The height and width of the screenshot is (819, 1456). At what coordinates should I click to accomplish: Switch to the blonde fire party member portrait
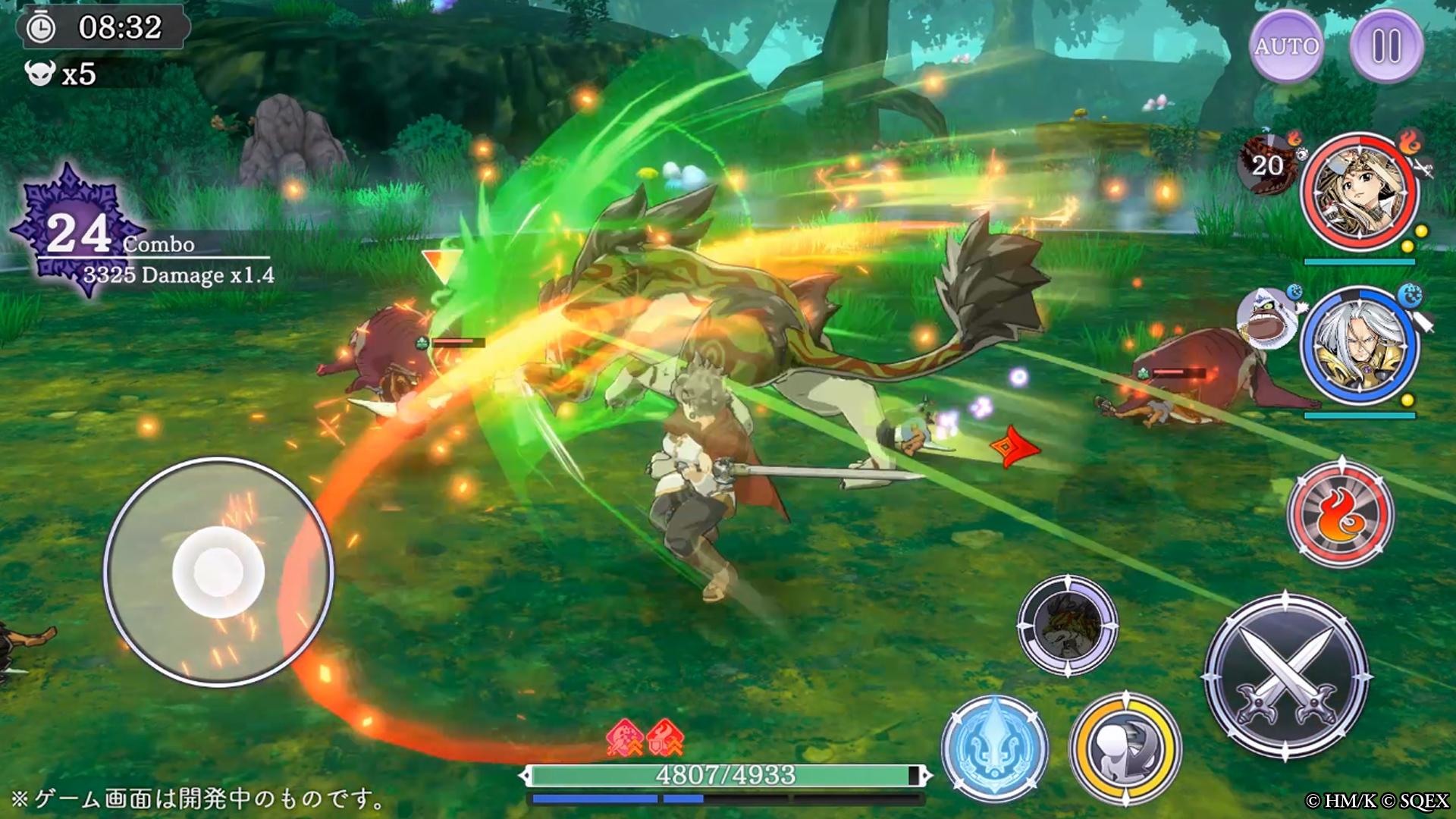click(1359, 192)
